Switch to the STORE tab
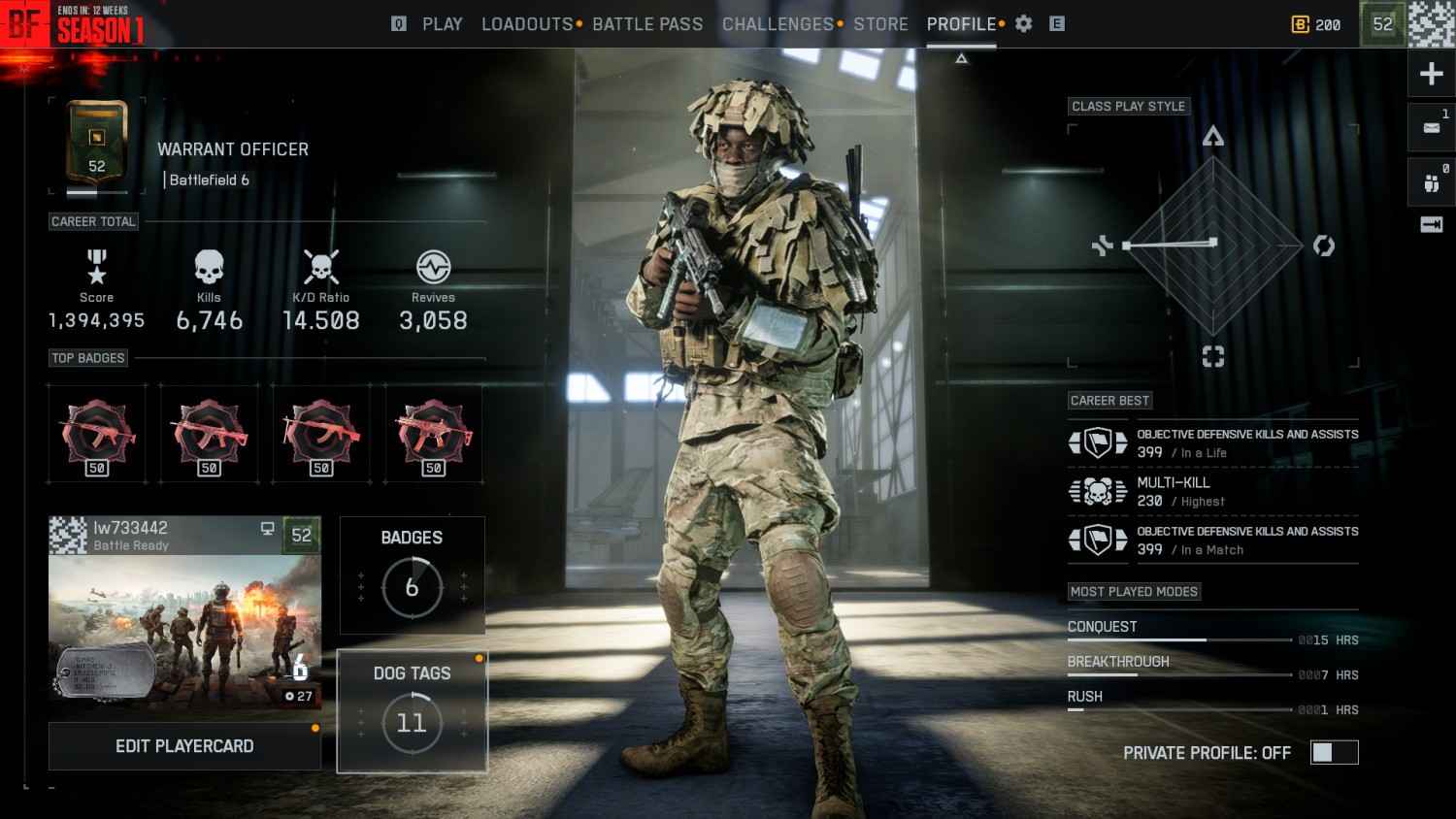The width and height of the screenshot is (1456, 819). pyautogui.click(x=881, y=24)
